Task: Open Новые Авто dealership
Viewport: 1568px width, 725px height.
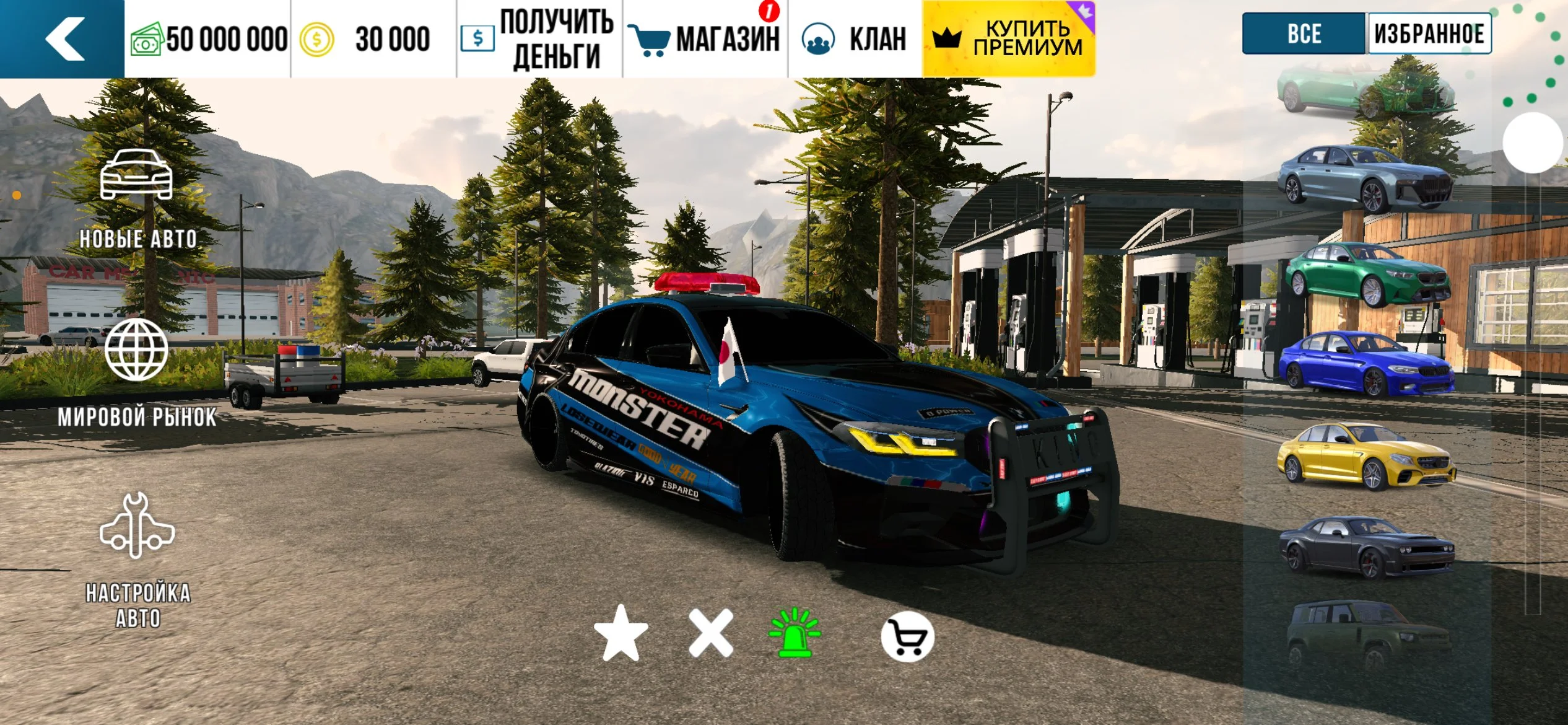Action: (x=137, y=198)
